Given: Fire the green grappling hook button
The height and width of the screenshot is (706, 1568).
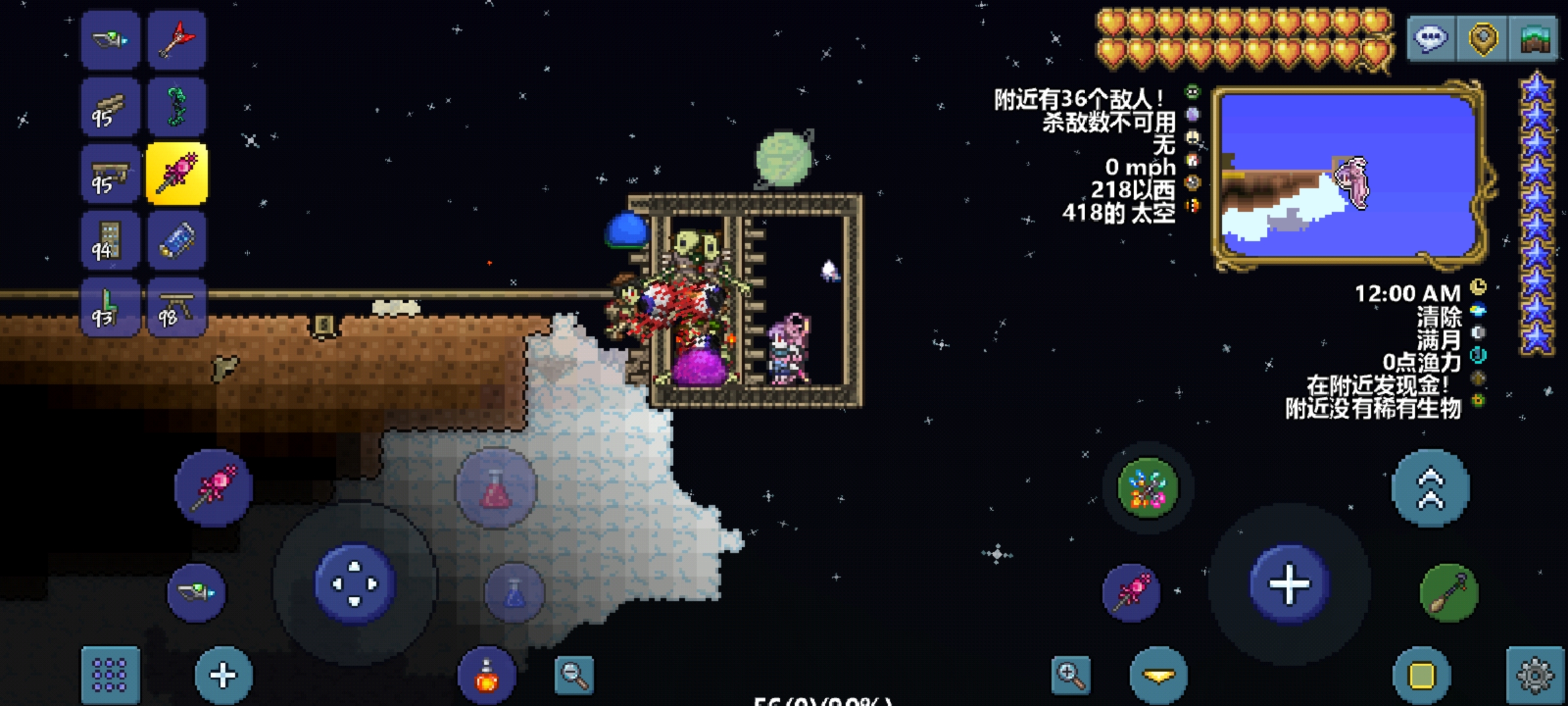Looking at the screenshot, I should point(1448,593).
